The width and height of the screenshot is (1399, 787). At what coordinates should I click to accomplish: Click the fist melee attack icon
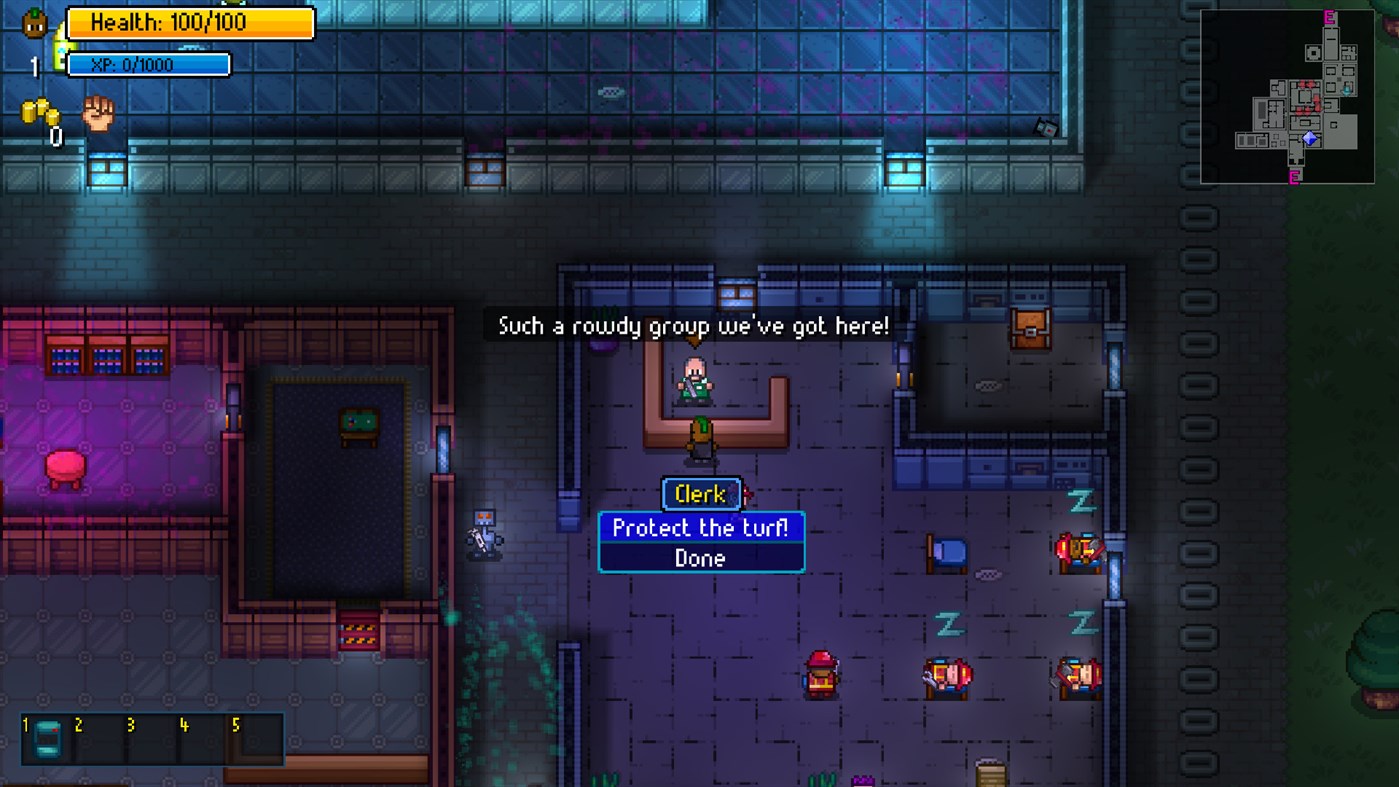point(95,112)
